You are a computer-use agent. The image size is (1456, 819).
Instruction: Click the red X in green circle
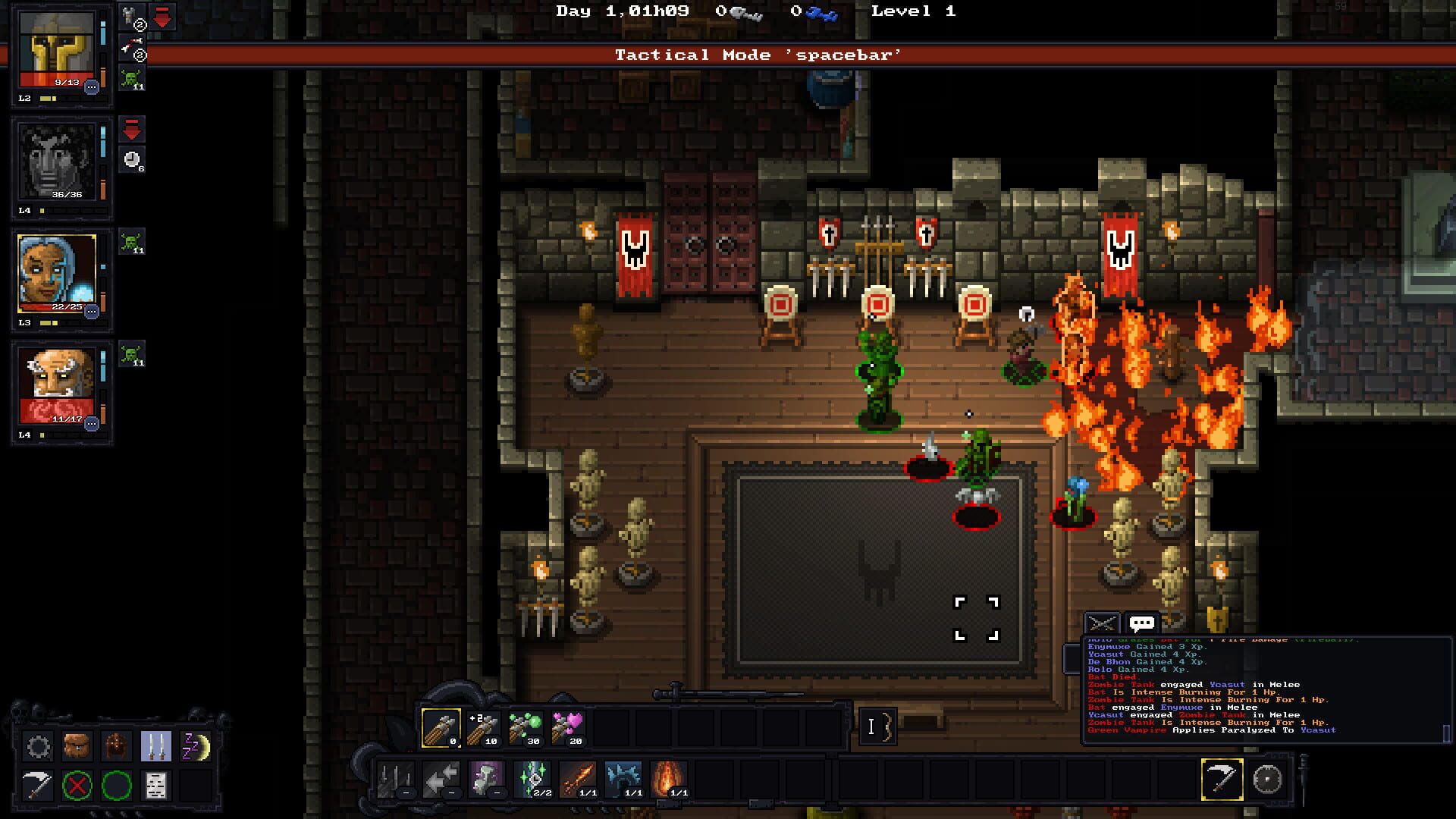[77, 786]
